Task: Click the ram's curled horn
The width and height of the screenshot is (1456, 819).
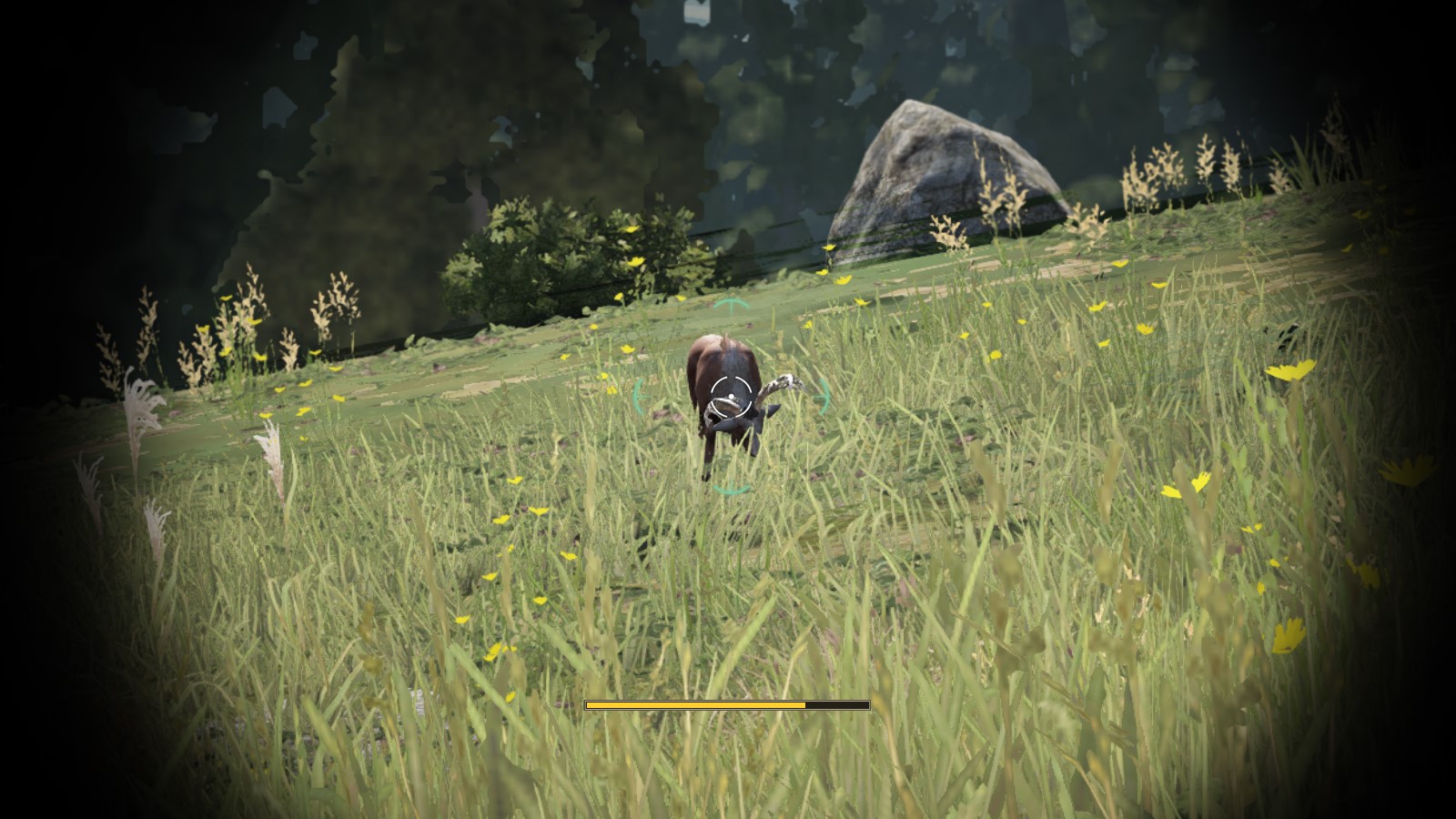Action: (x=781, y=383)
